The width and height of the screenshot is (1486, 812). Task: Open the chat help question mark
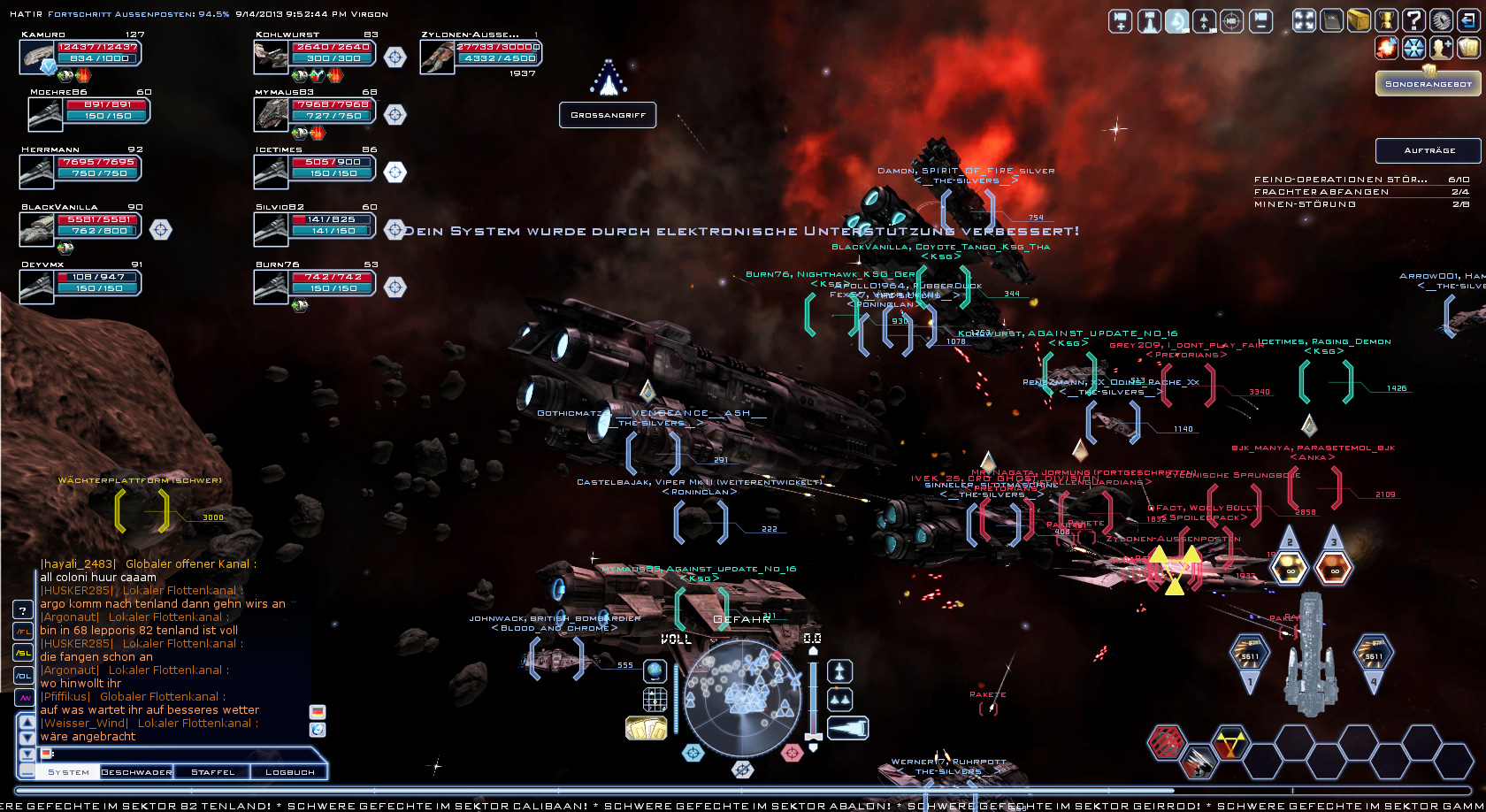[23, 609]
